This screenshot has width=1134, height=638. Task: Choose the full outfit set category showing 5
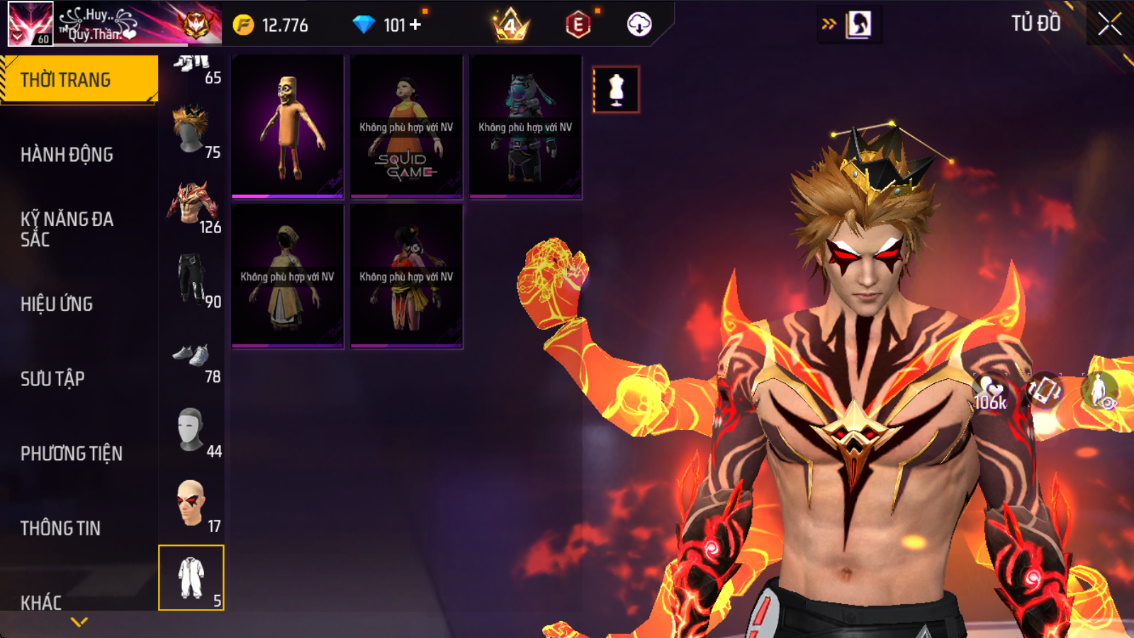191,578
